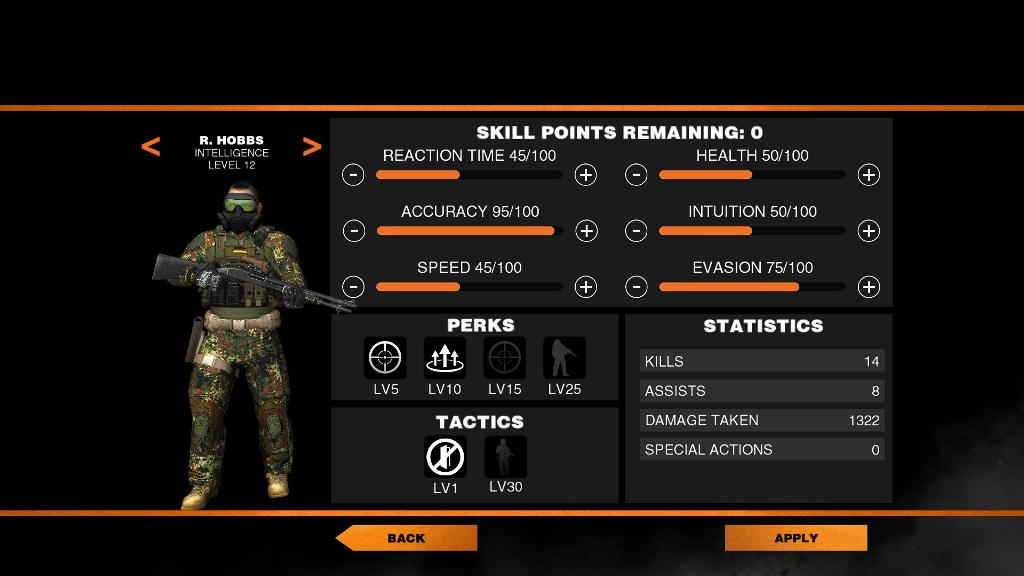1024x576 pixels.
Task: Boost Evasion with its plus button
Action: point(869,287)
